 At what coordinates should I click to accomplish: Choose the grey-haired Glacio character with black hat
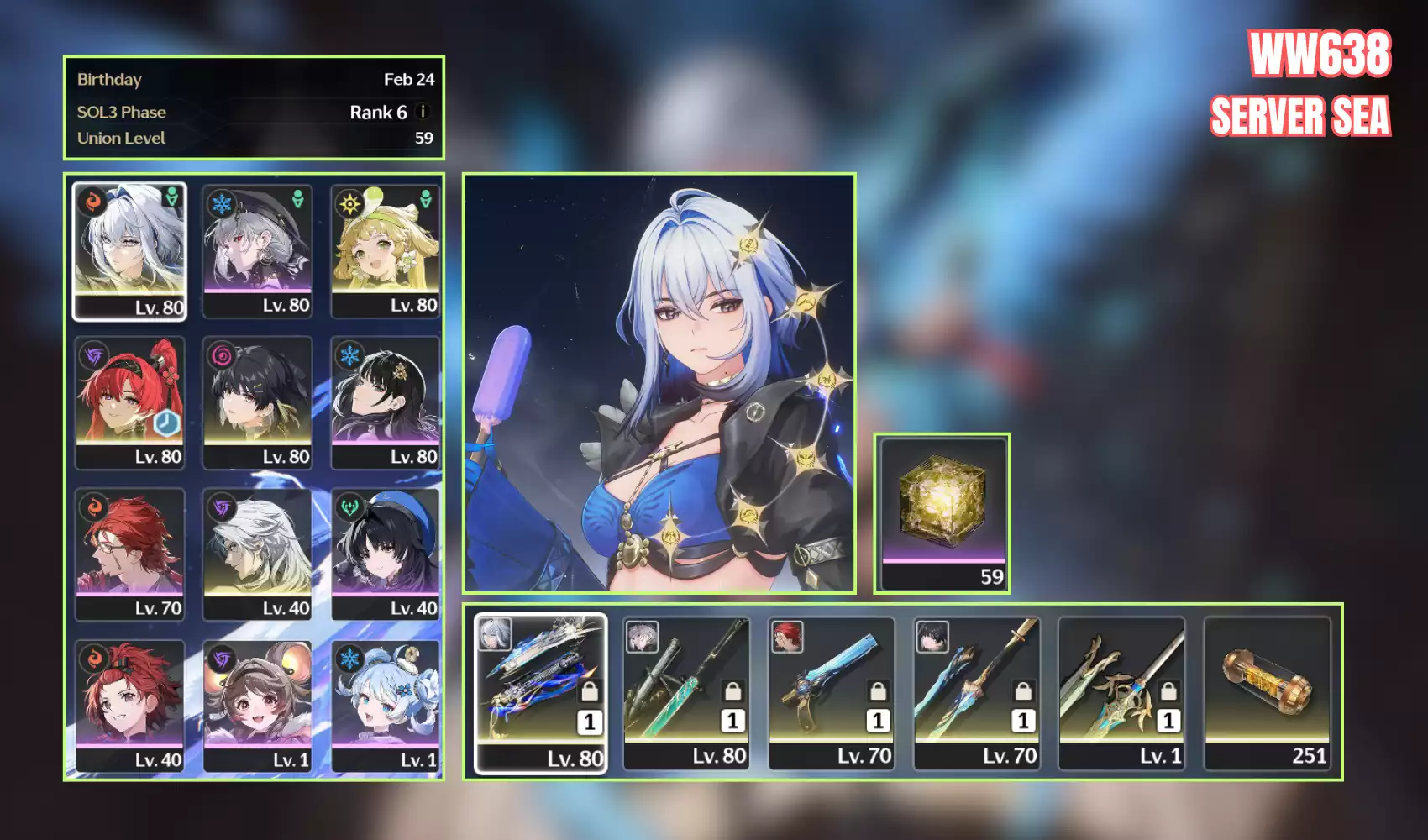point(257,250)
